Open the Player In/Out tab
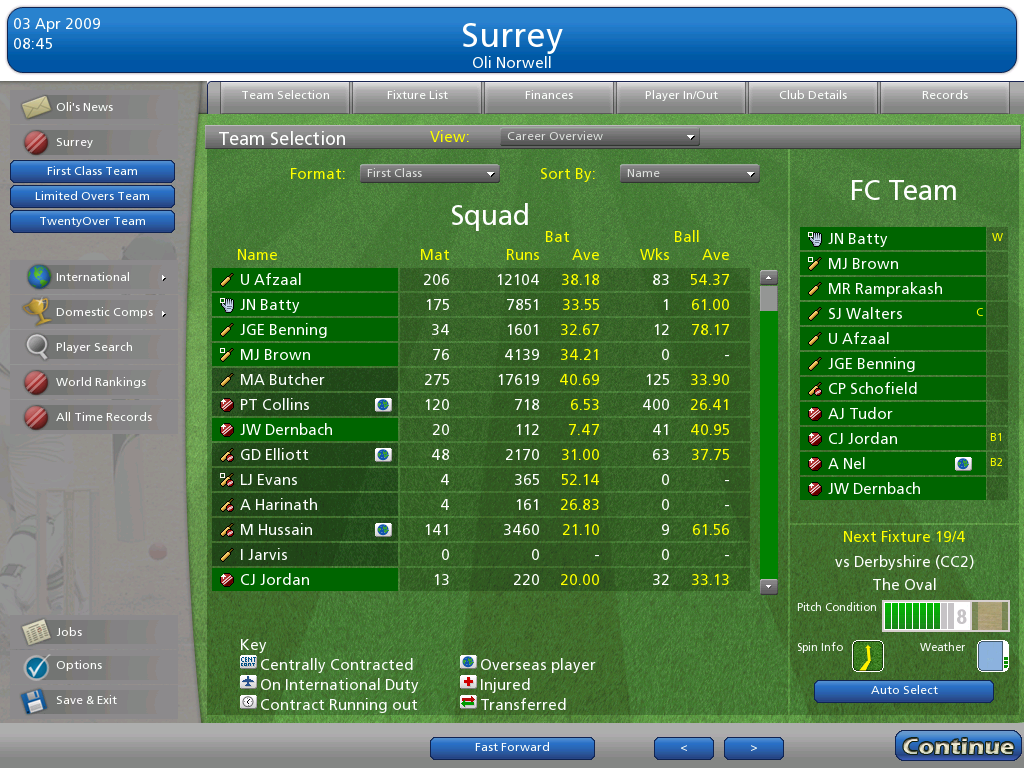Screen dimensions: 1024x768 [681, 96]
